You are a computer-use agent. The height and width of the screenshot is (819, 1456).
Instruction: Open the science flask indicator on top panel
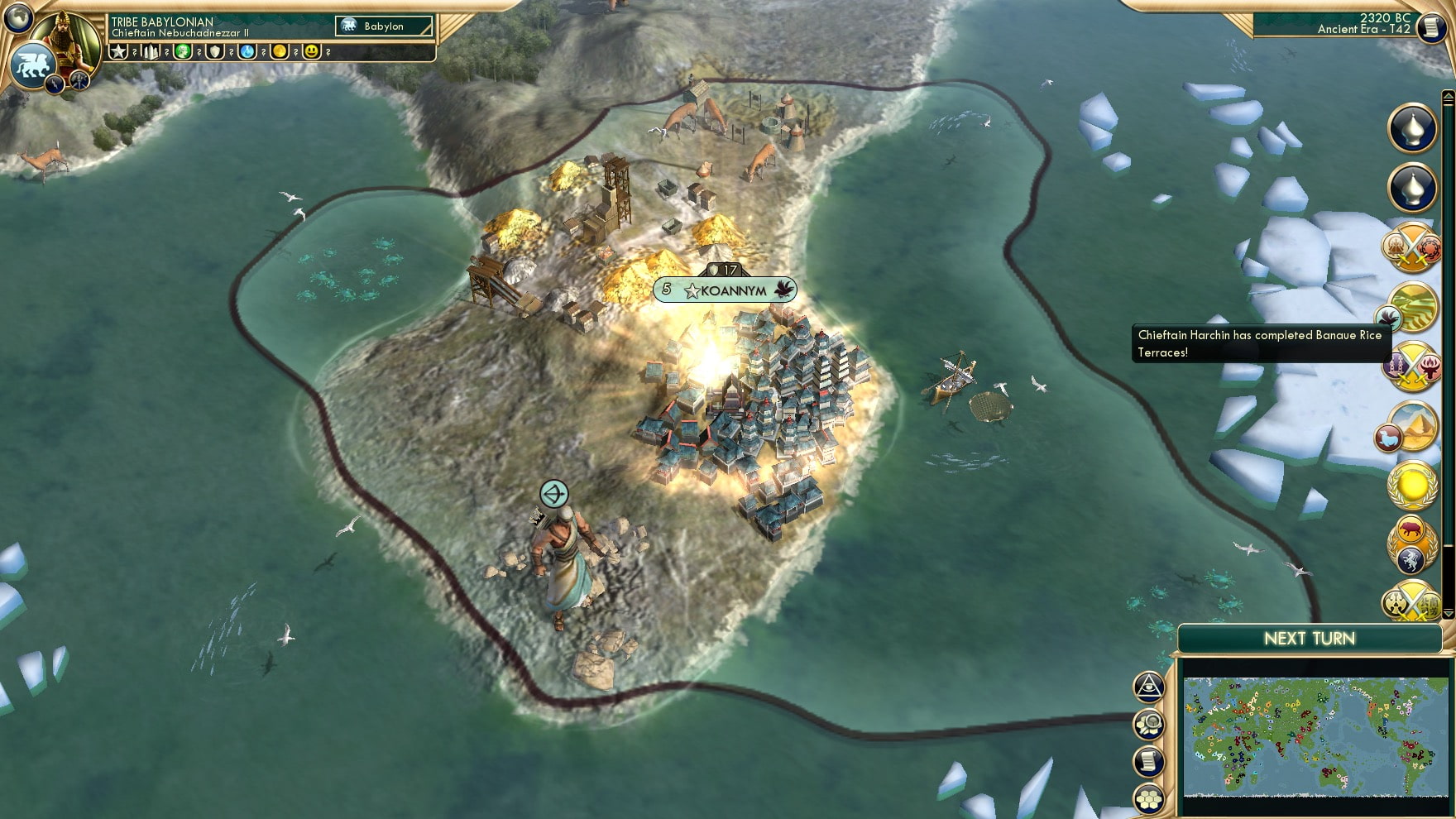tap(247, 51)
